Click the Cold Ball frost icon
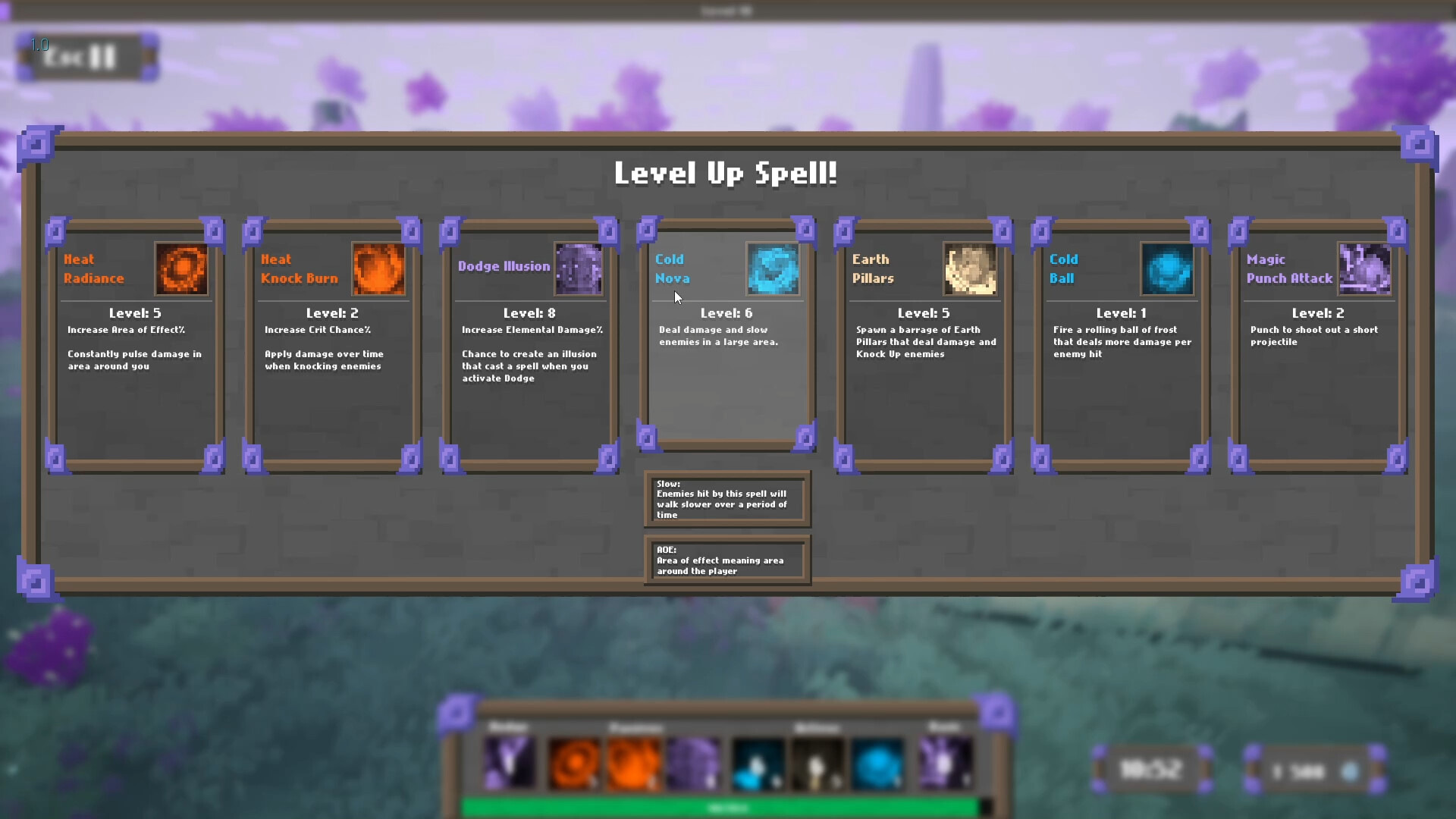This screenshot has width=1456, height=819. click(x=1168, y=269)
